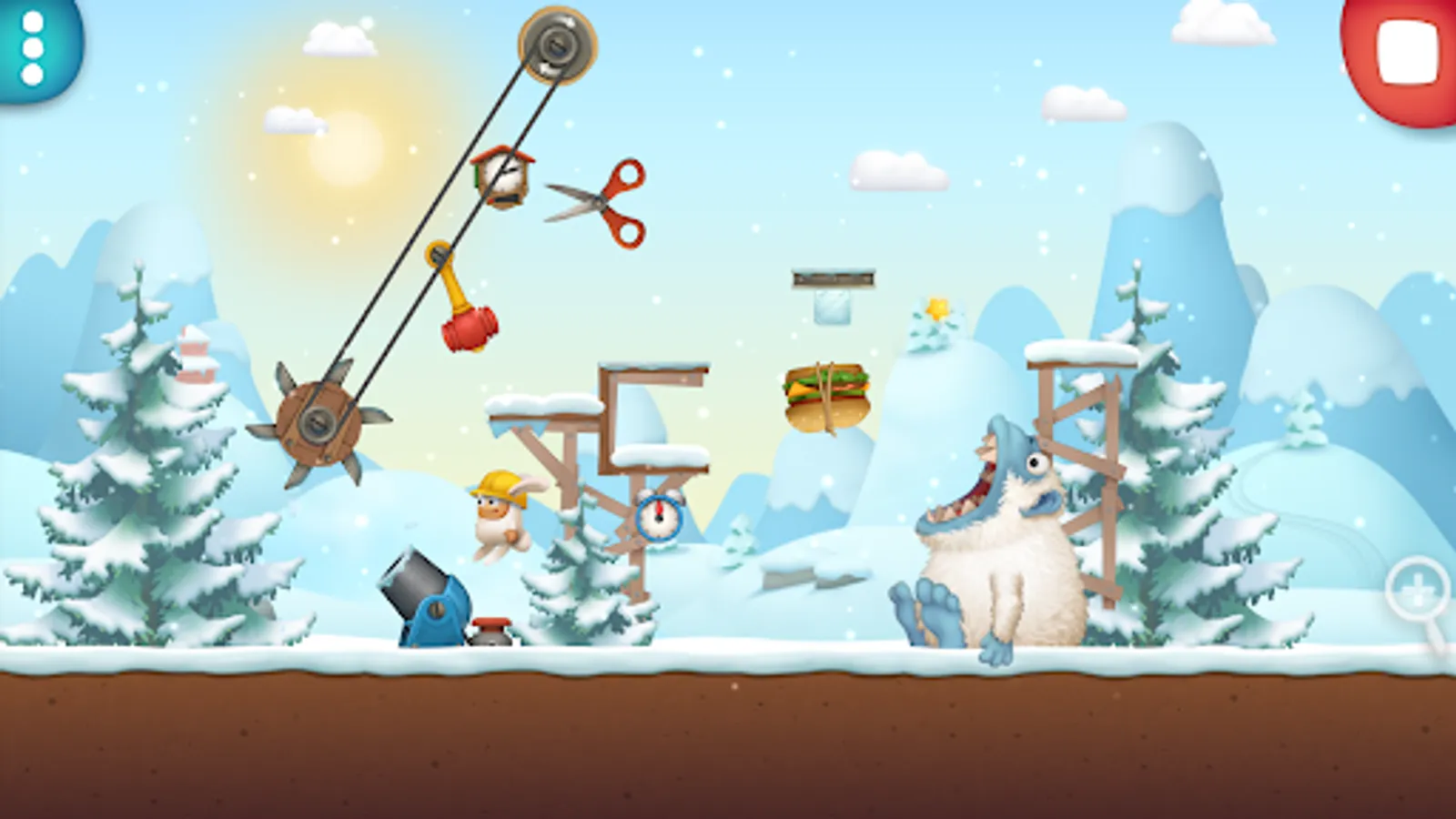Click the hanging ice block

click(831, 305)
